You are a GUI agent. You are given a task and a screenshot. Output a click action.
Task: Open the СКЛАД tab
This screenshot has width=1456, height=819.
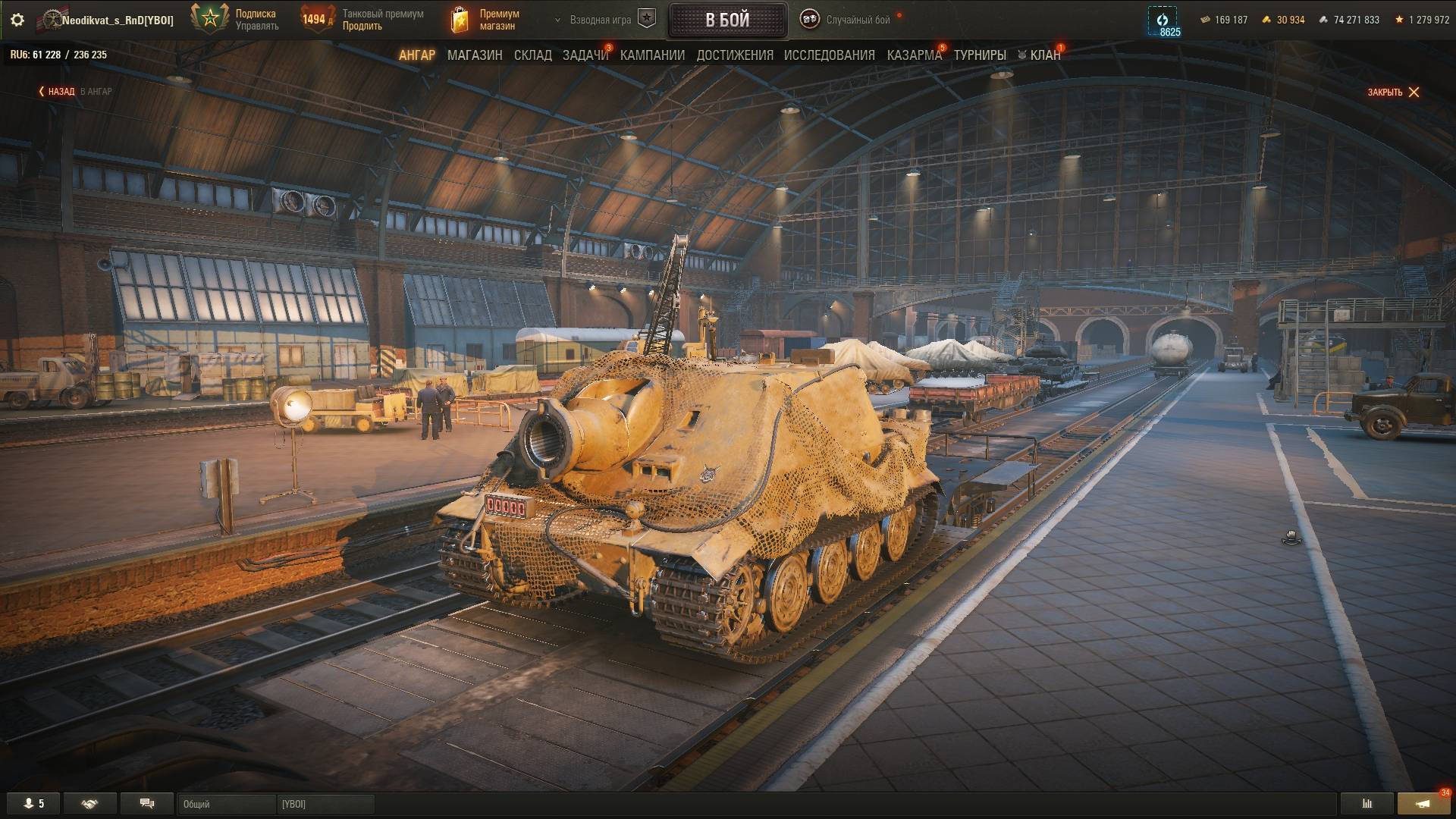(x=533, y=55)
